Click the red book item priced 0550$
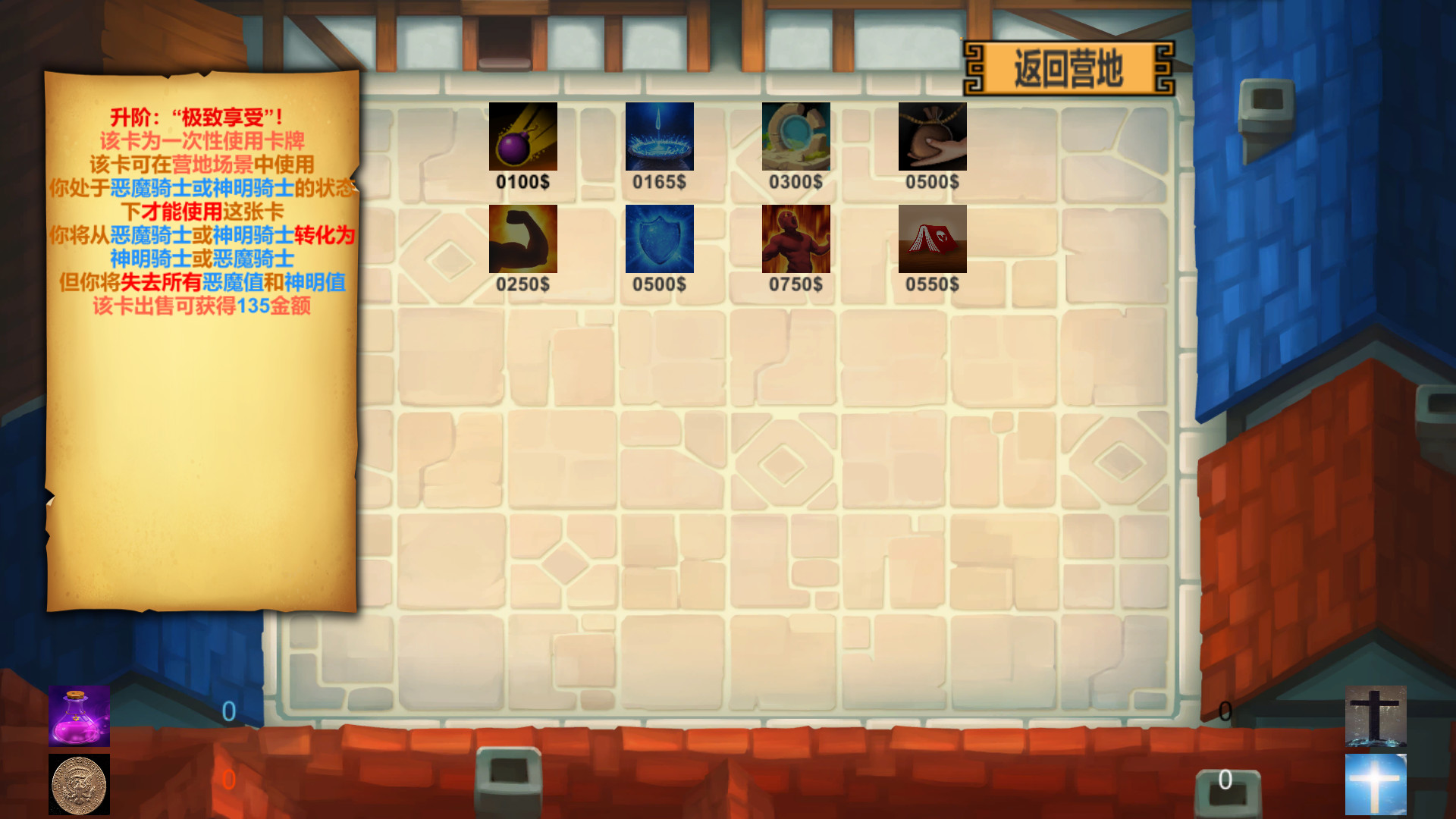This screenshot has height=819, width=1456. click(932, 240)
